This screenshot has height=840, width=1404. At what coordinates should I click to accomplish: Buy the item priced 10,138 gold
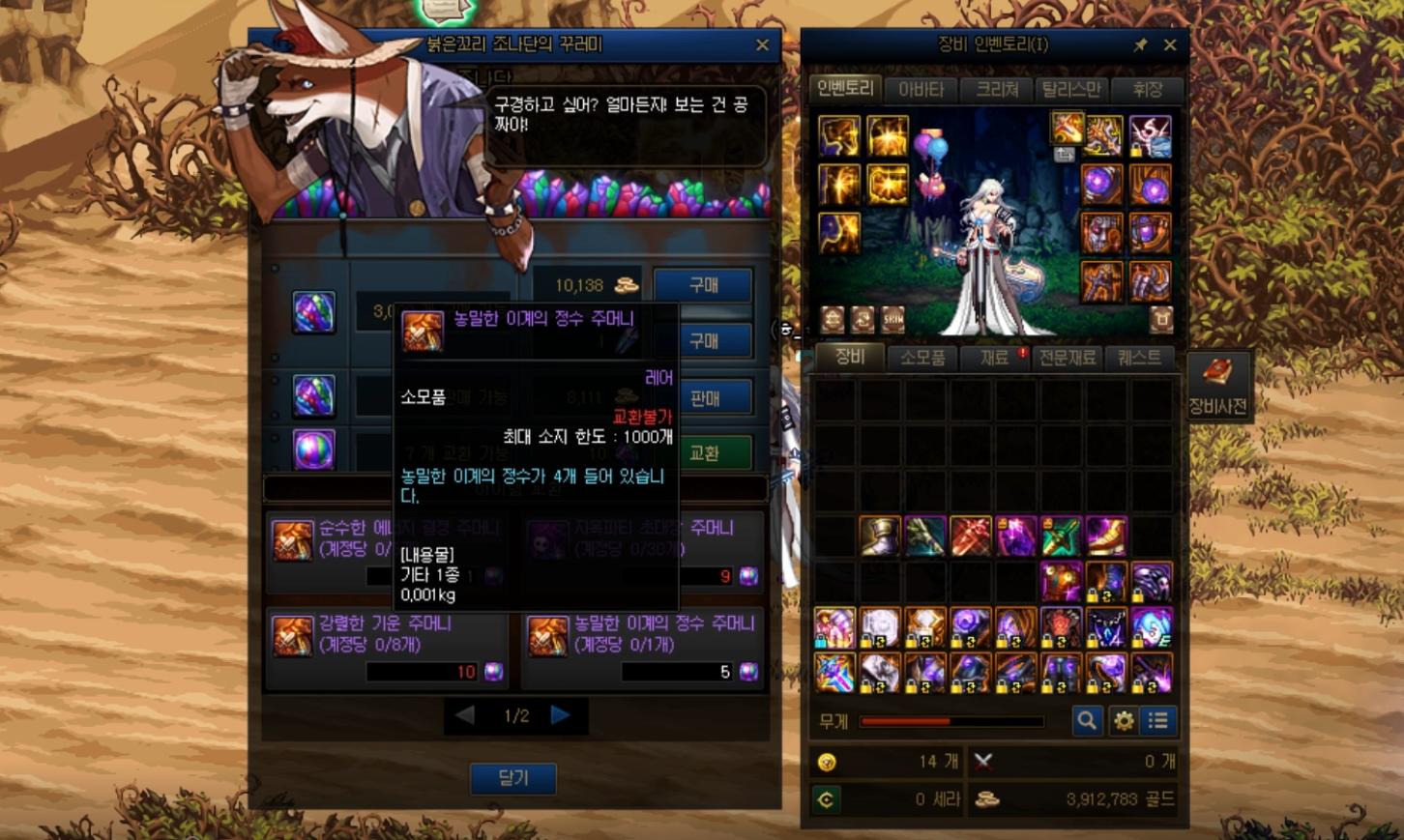coord(703,285)
